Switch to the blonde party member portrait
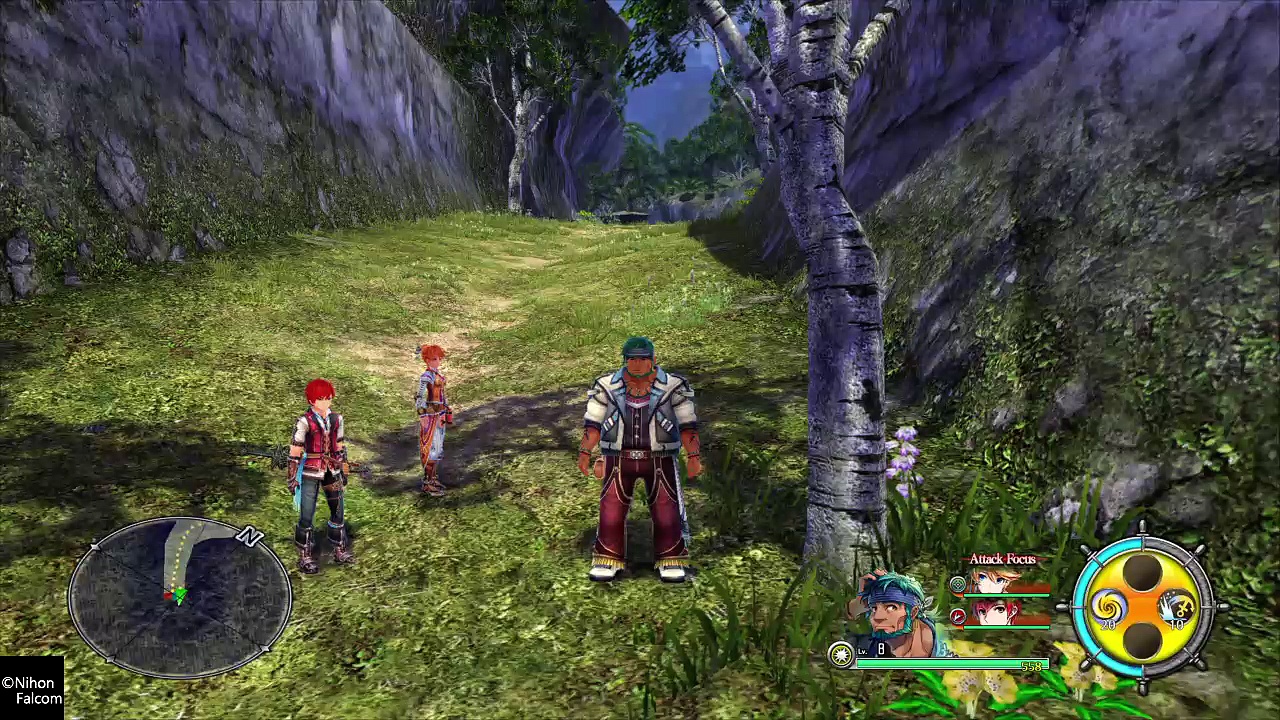 993,582
